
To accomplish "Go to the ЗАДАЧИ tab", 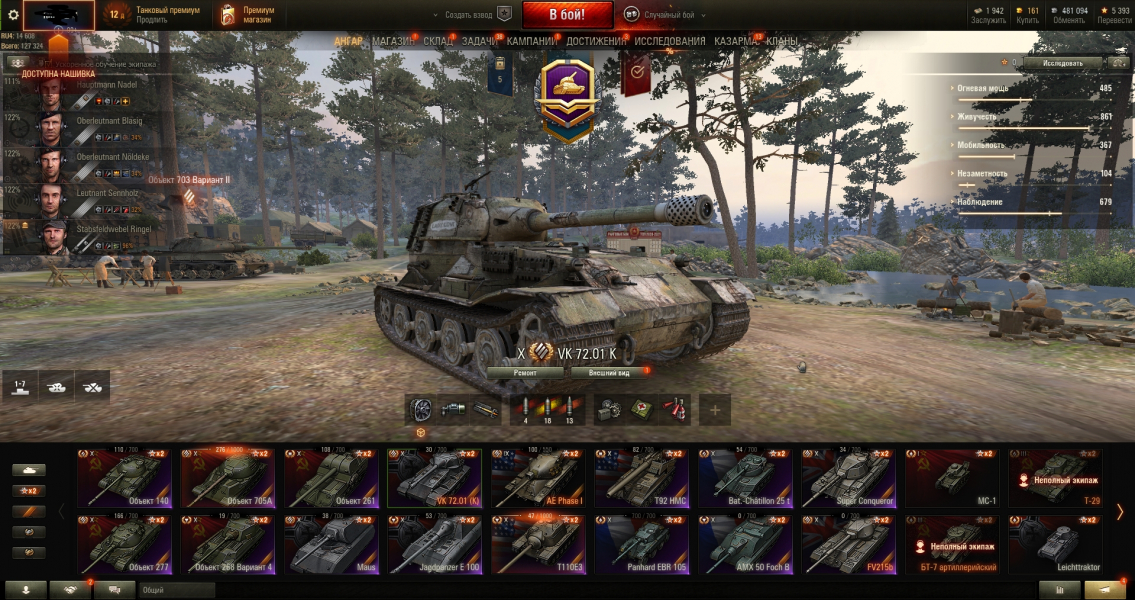I will [x=480, y=41].
